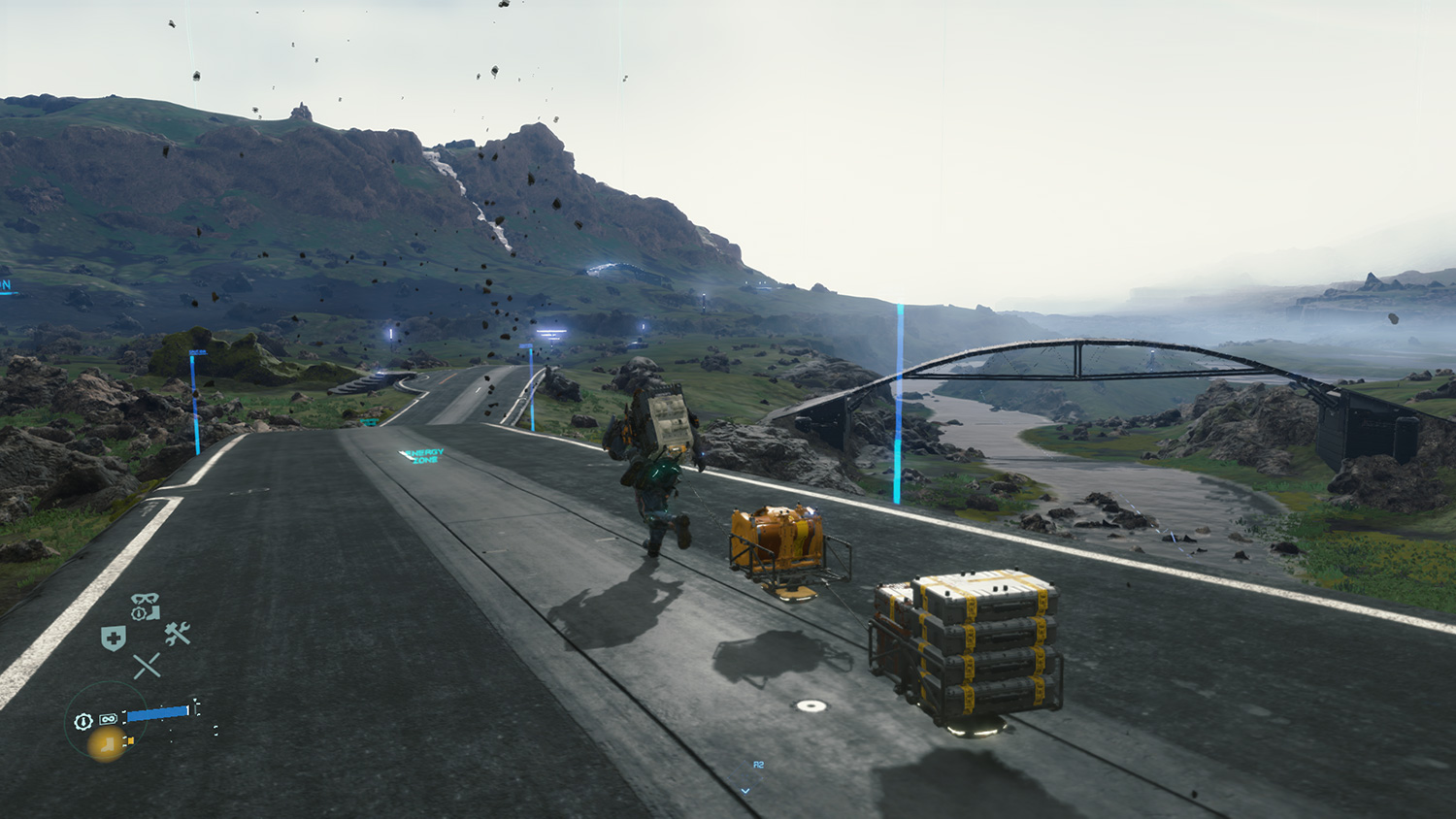Click the crossed lines weapons icon
The height and width of the screenshot is (819, 1456).
click(147, 666)
